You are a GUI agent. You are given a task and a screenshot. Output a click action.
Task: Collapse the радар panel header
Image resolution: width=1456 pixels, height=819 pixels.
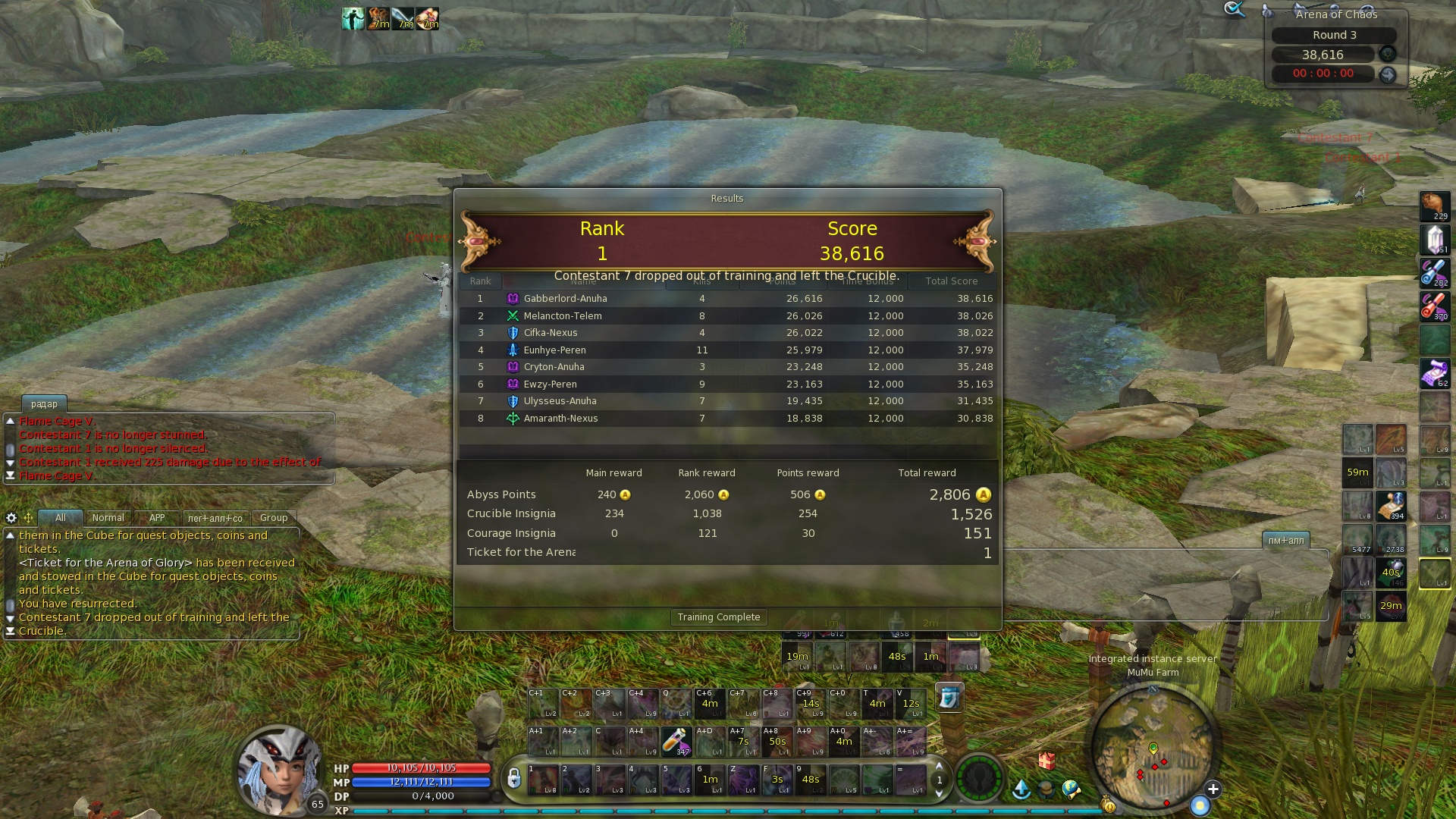[x=44, y=404]
